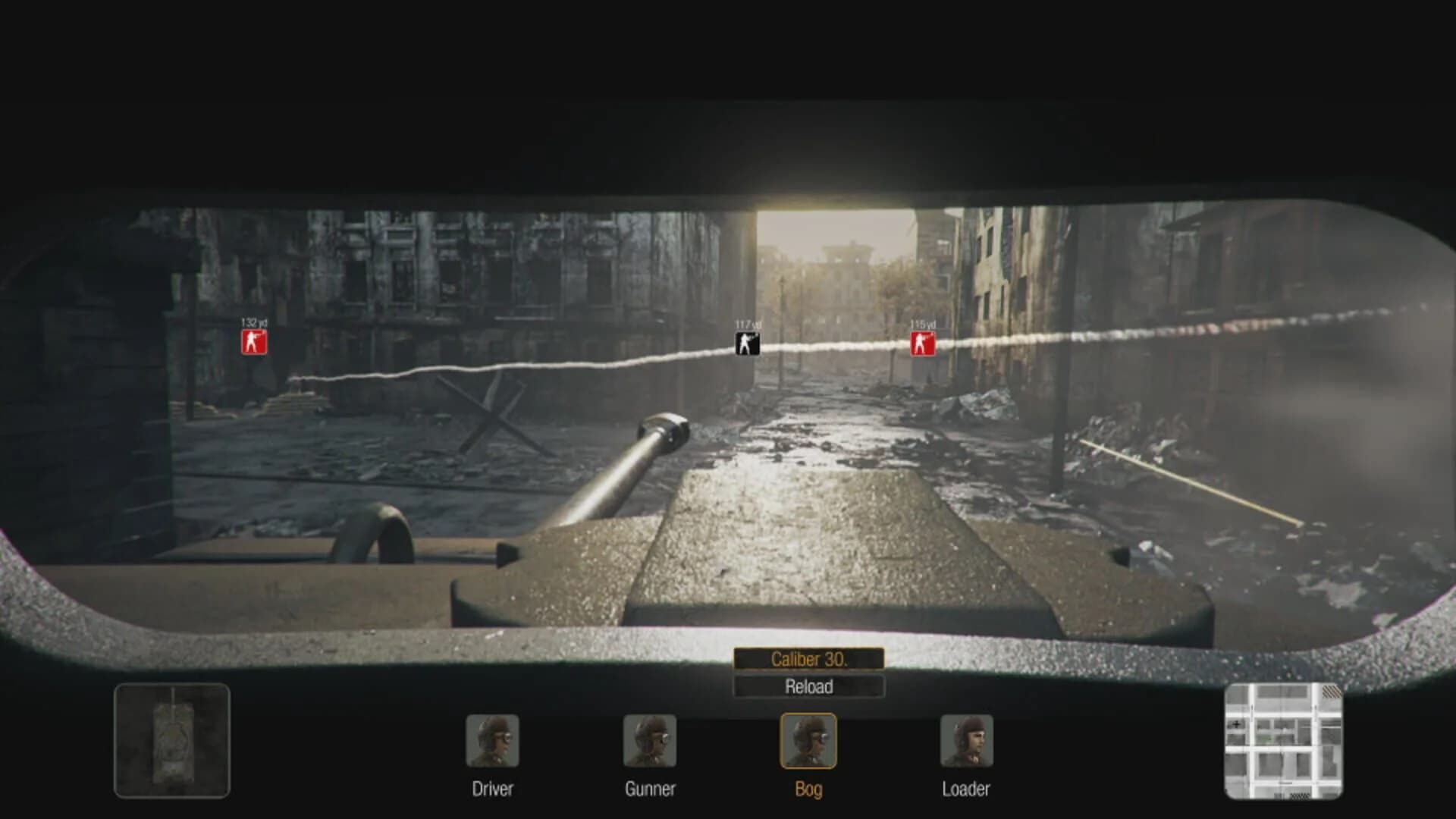Click the Gunner position label

(651, 789)
